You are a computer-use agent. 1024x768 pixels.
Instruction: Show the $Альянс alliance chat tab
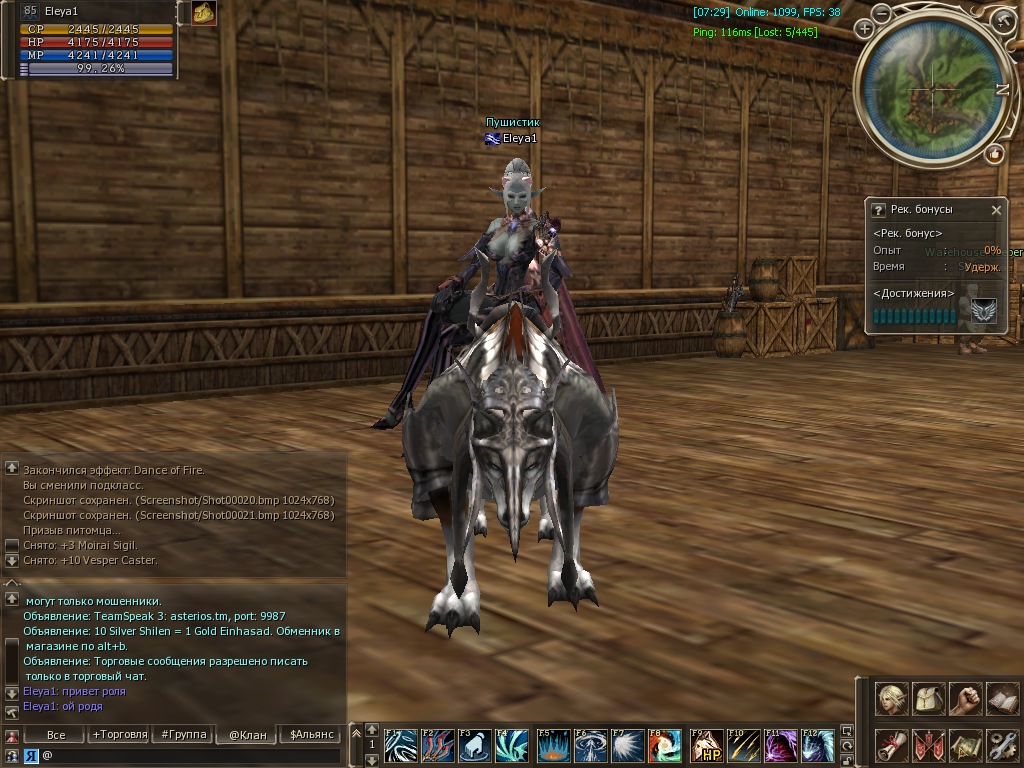(309, 735)
